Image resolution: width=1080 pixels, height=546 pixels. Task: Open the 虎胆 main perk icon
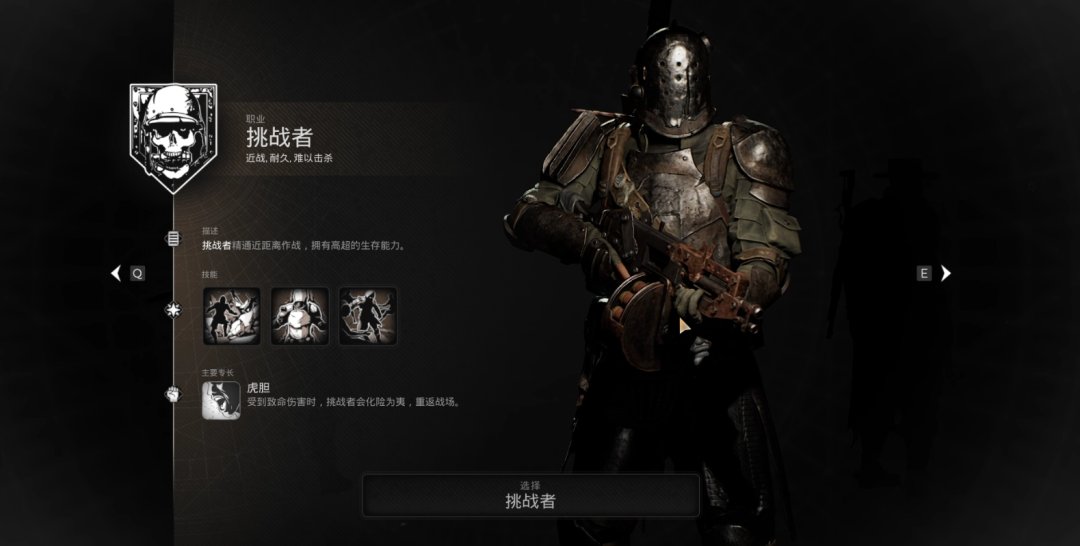pyautogui.click(x=221, y=400)
